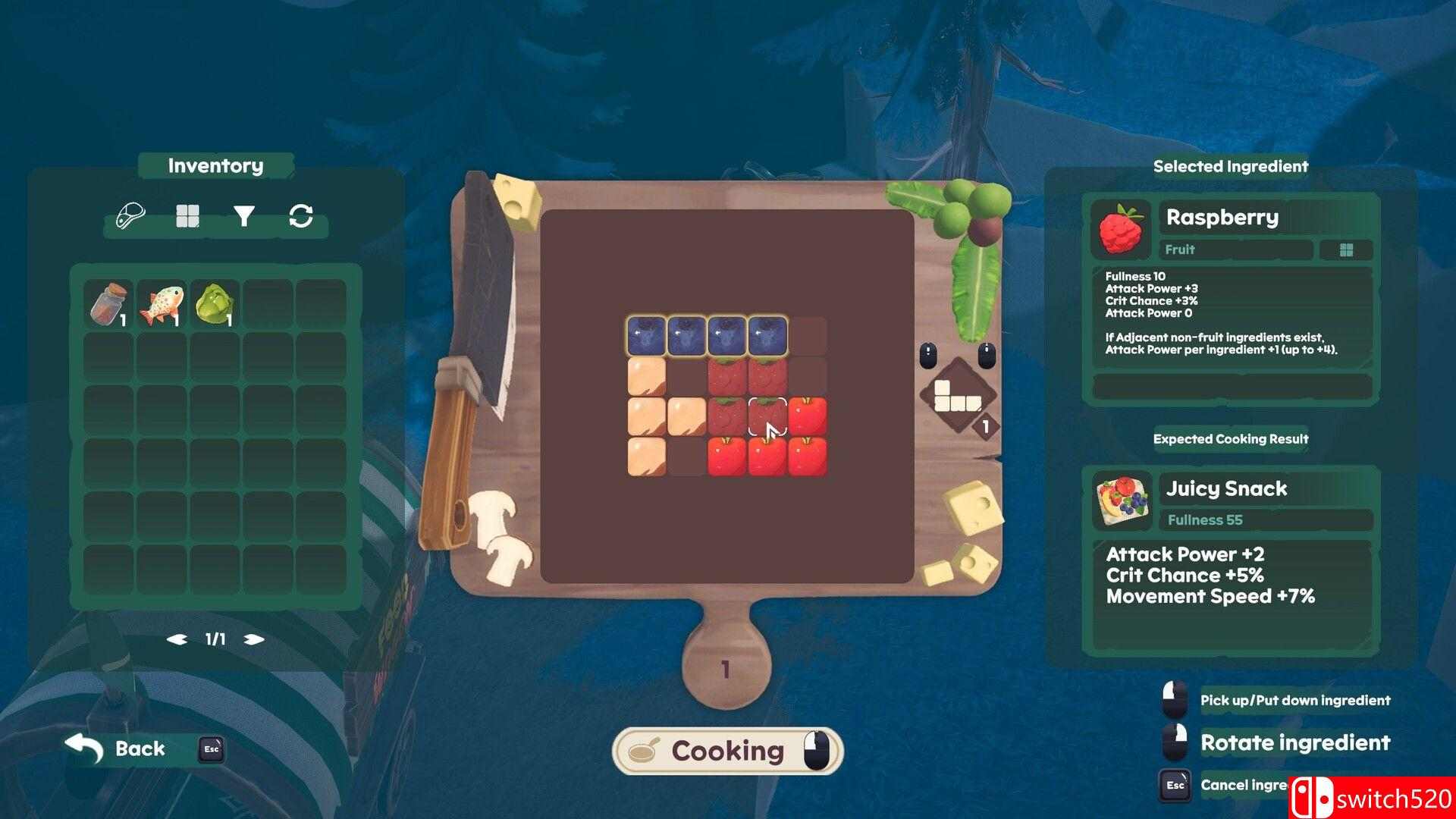Click the filter funnel icon

coord(243,215)
